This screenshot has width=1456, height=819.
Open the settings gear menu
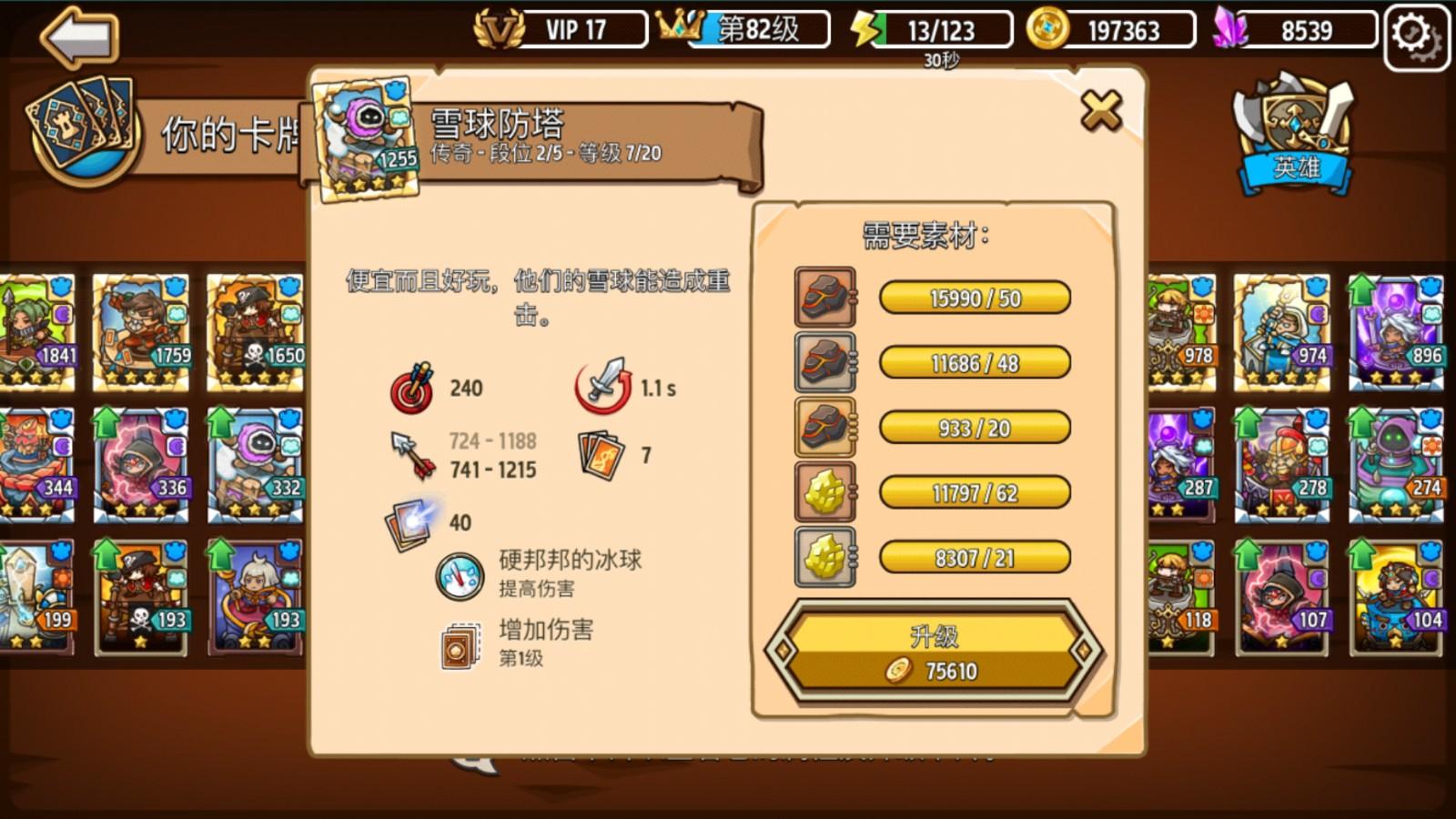1412,30
